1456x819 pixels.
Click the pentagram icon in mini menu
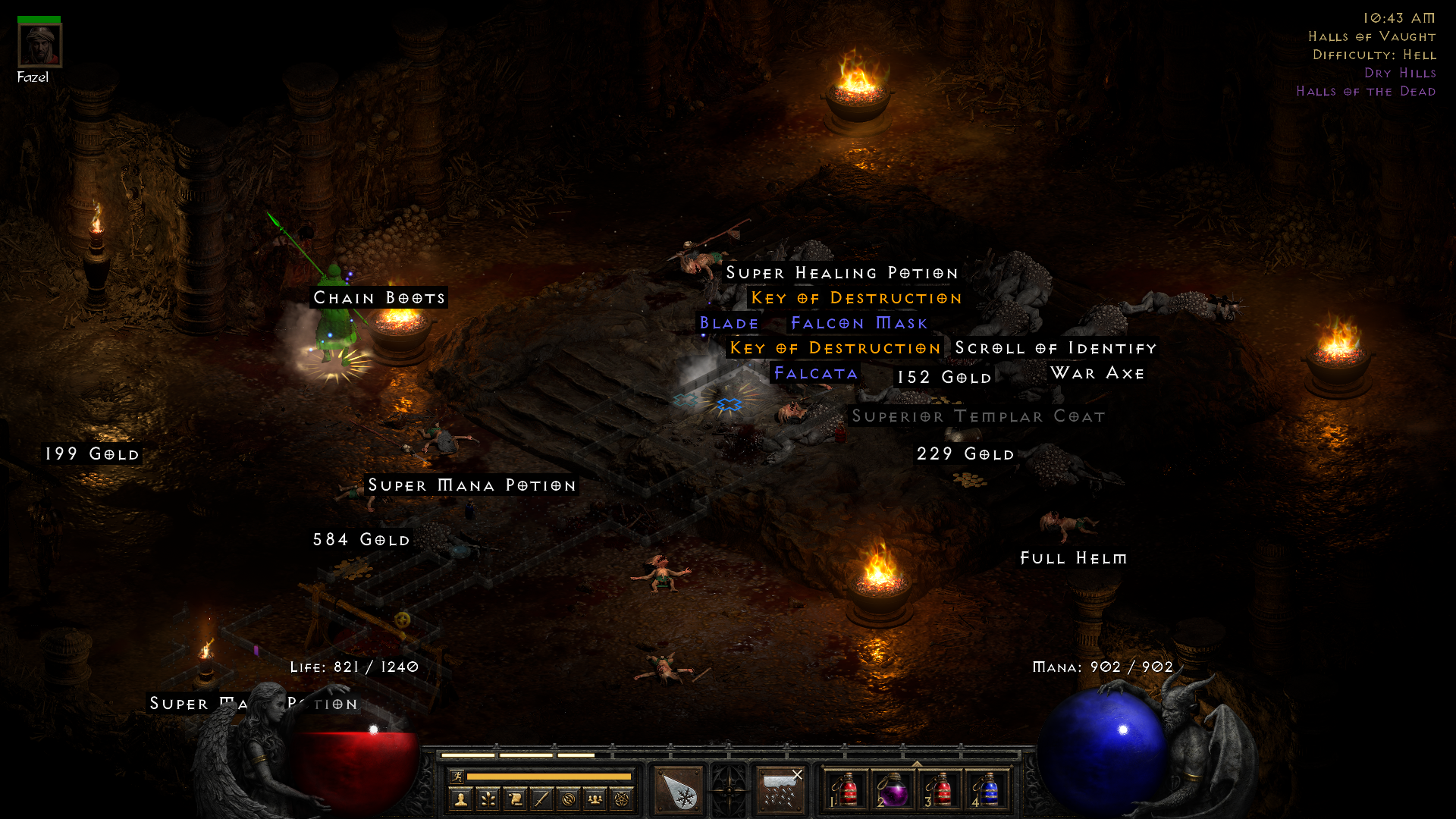click(x=621, y=800)
